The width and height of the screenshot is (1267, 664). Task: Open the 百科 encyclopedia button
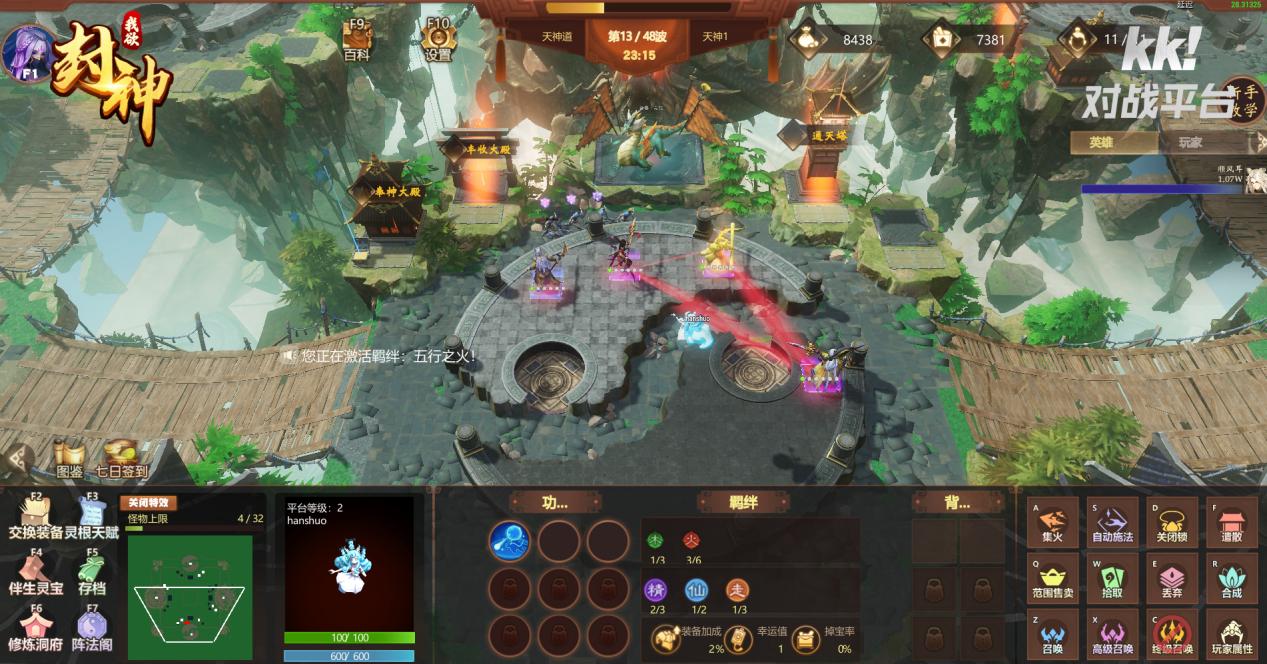point(356,40)
